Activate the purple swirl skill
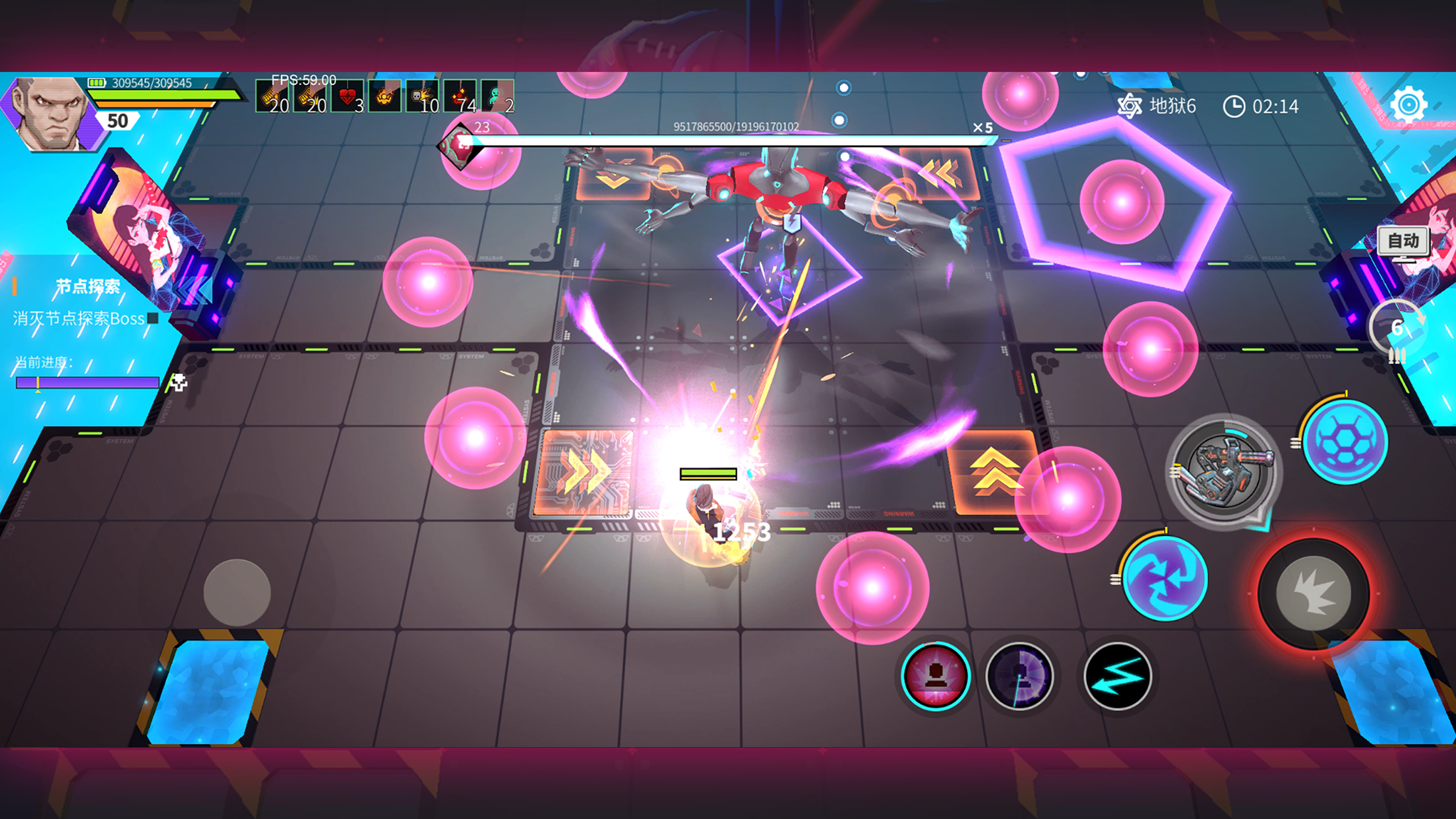This screenshot has width=1456, height=819. 1165,578
